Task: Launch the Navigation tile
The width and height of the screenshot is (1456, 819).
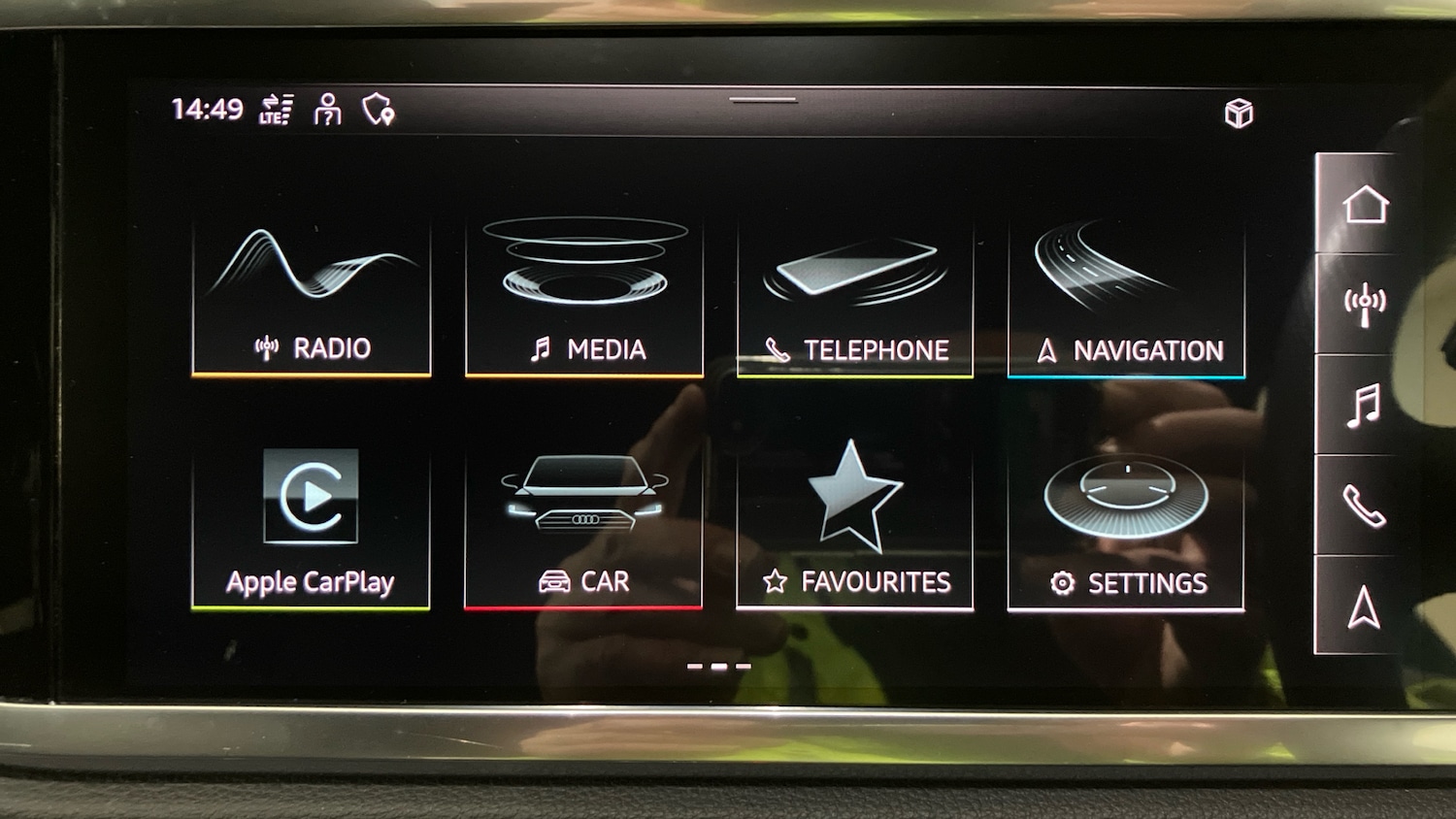Action: click(1126, 298)
